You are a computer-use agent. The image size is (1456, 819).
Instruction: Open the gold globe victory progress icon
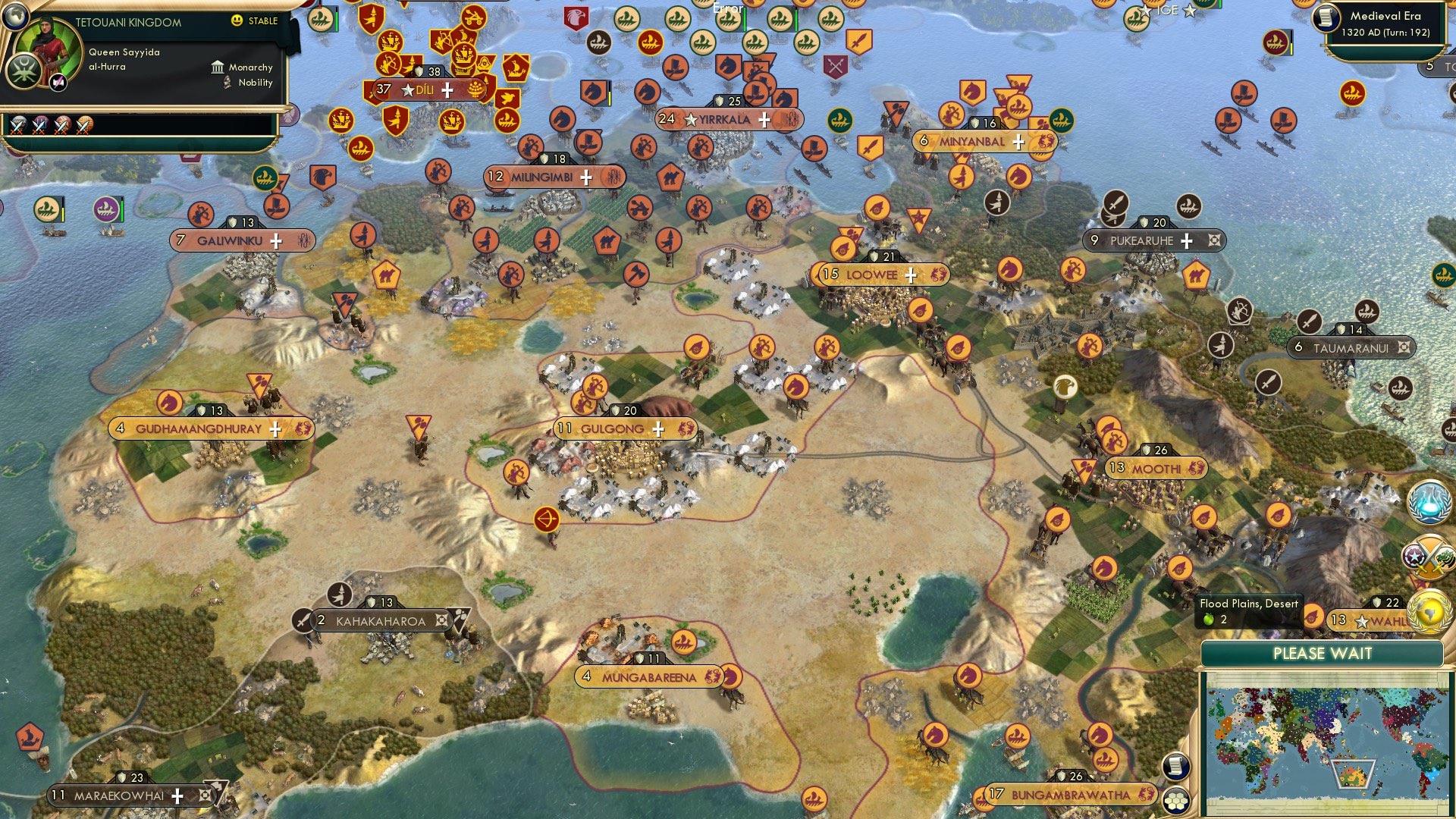(x=1428, y=613)
